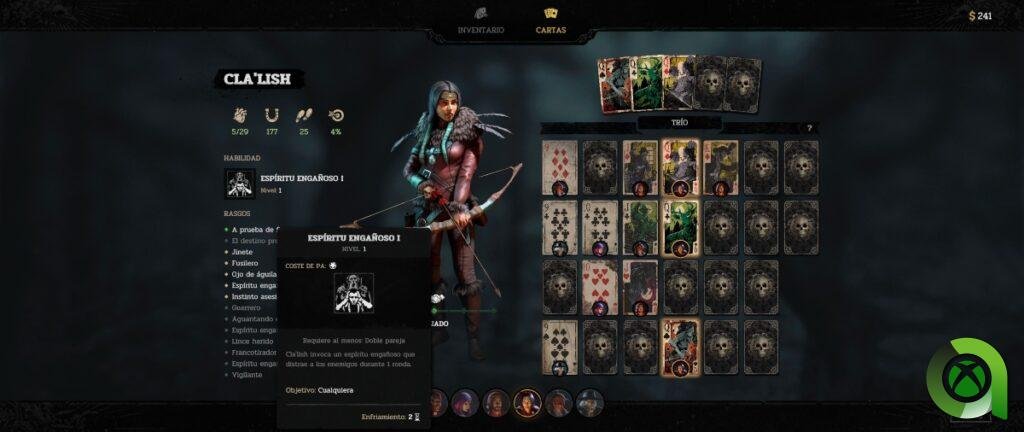Click the Jinete trait entry

tap(243, 252)
